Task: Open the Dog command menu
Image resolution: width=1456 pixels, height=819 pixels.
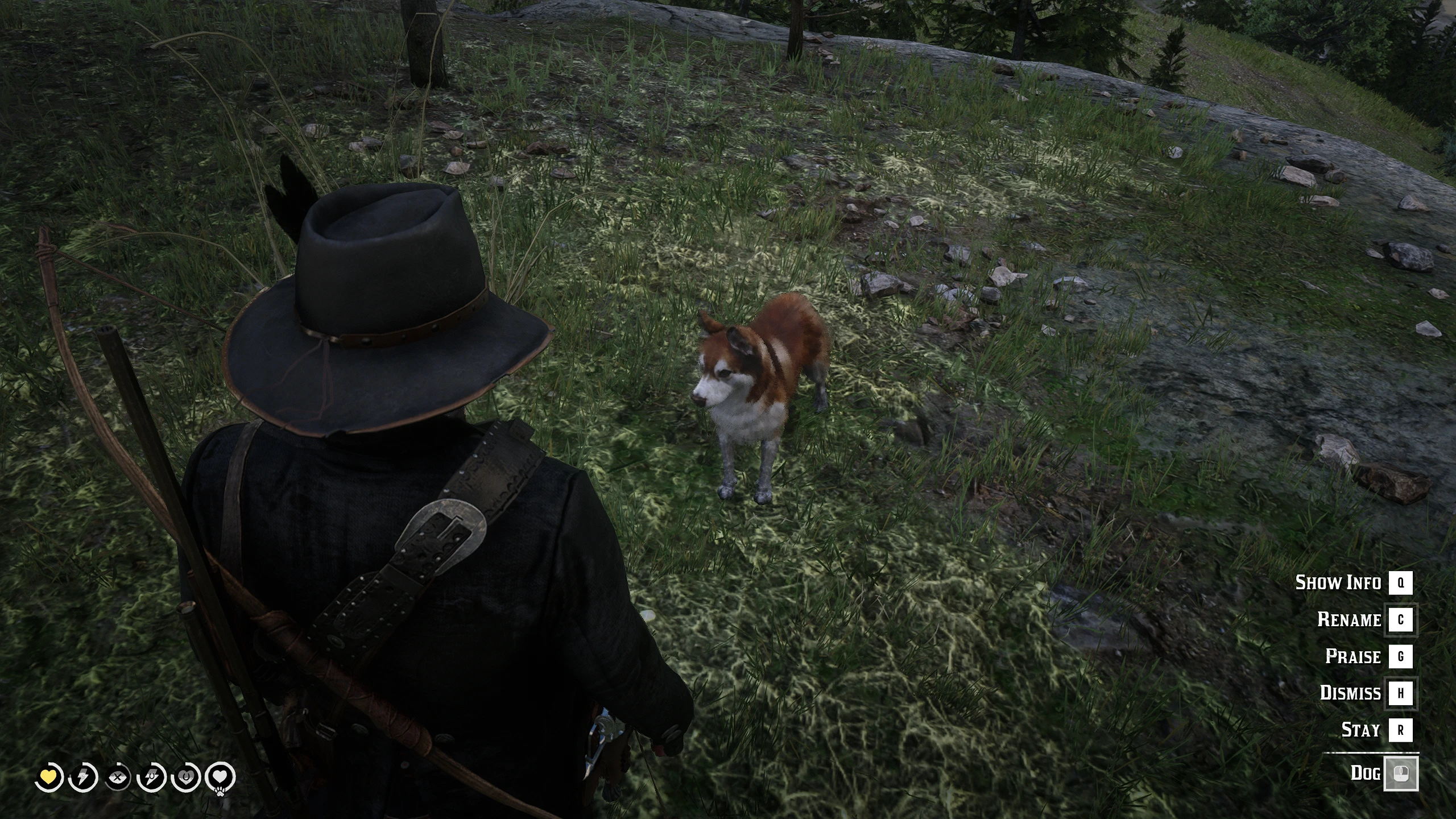Action: 1366,772
